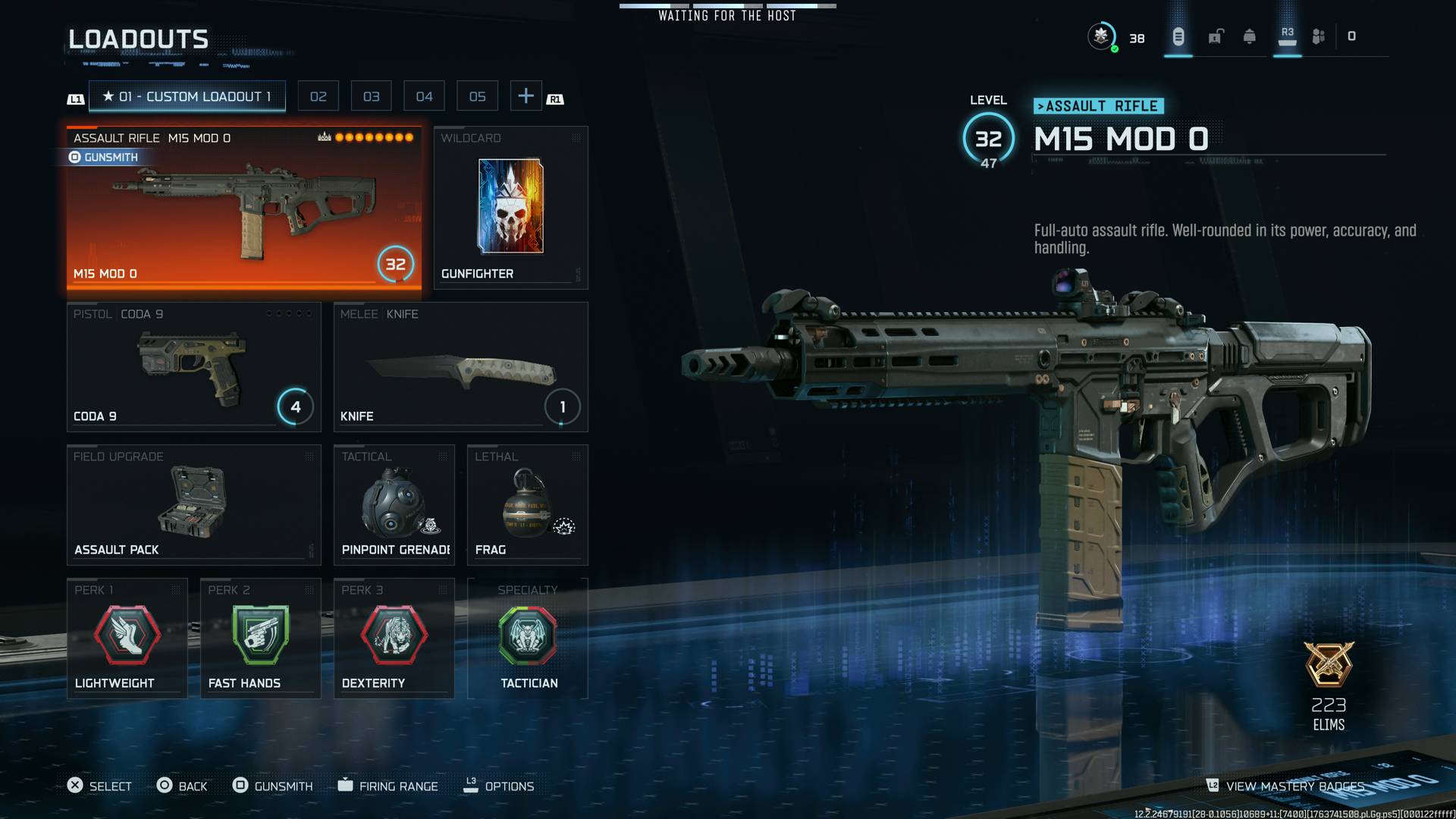This screenshot has height=819, width=1456.
Task: Open the Gunfighter wildcard slot
Action: click(510, 208)
